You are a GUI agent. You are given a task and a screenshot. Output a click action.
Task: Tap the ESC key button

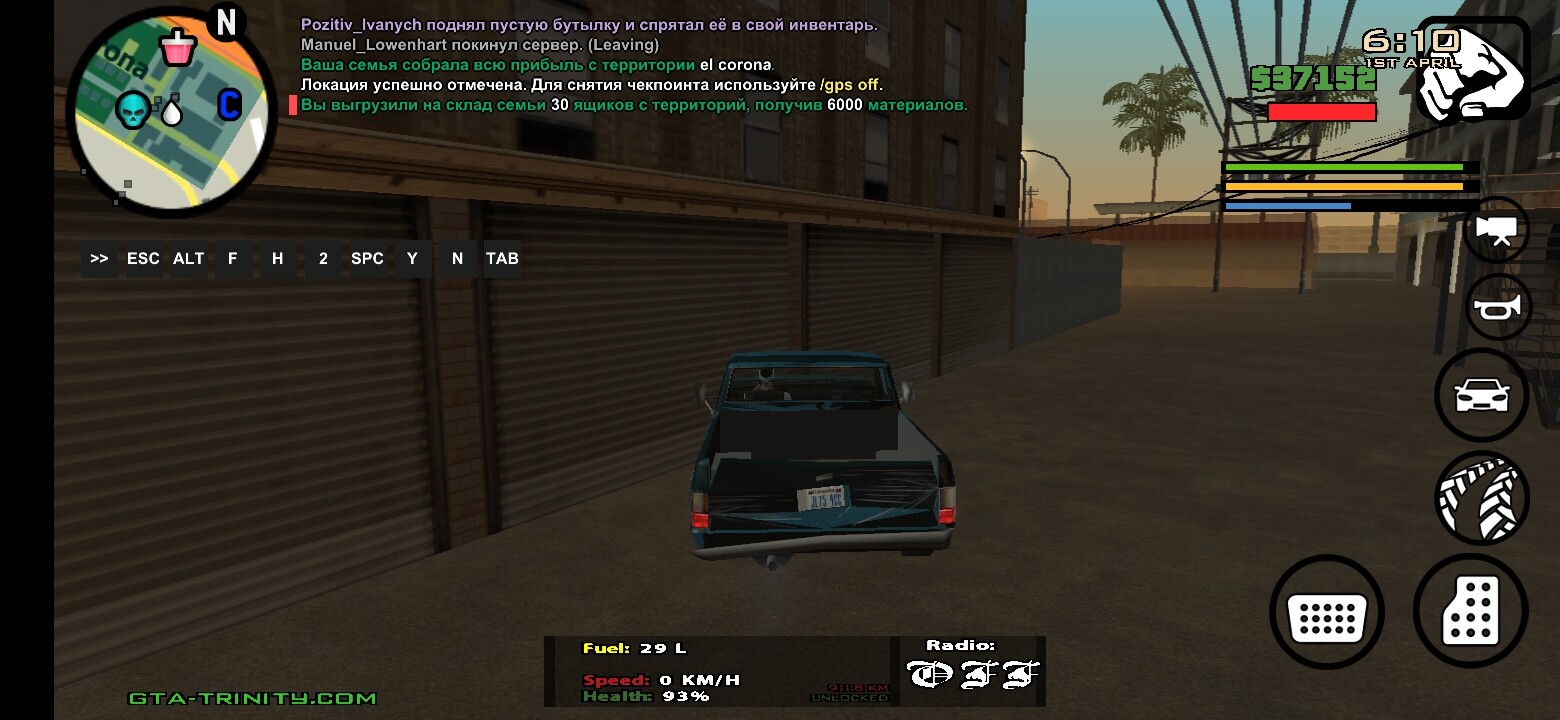[143, 258]
